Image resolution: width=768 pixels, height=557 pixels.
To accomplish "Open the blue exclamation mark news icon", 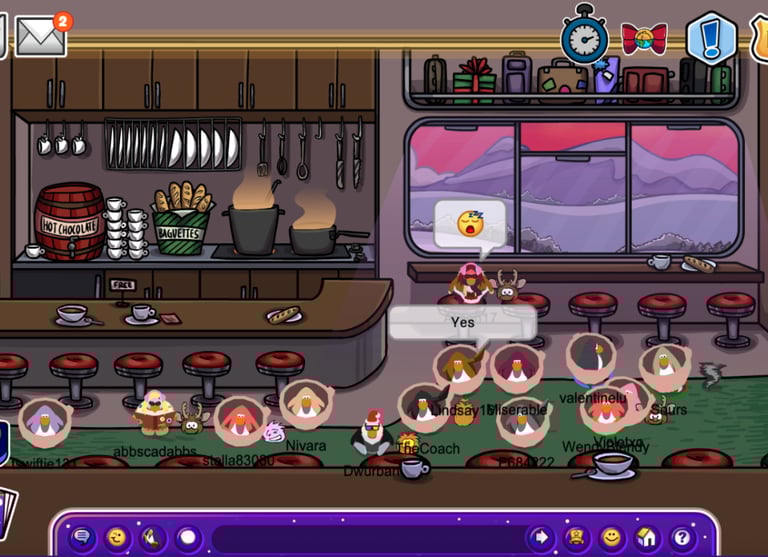I will pos(711,38).
